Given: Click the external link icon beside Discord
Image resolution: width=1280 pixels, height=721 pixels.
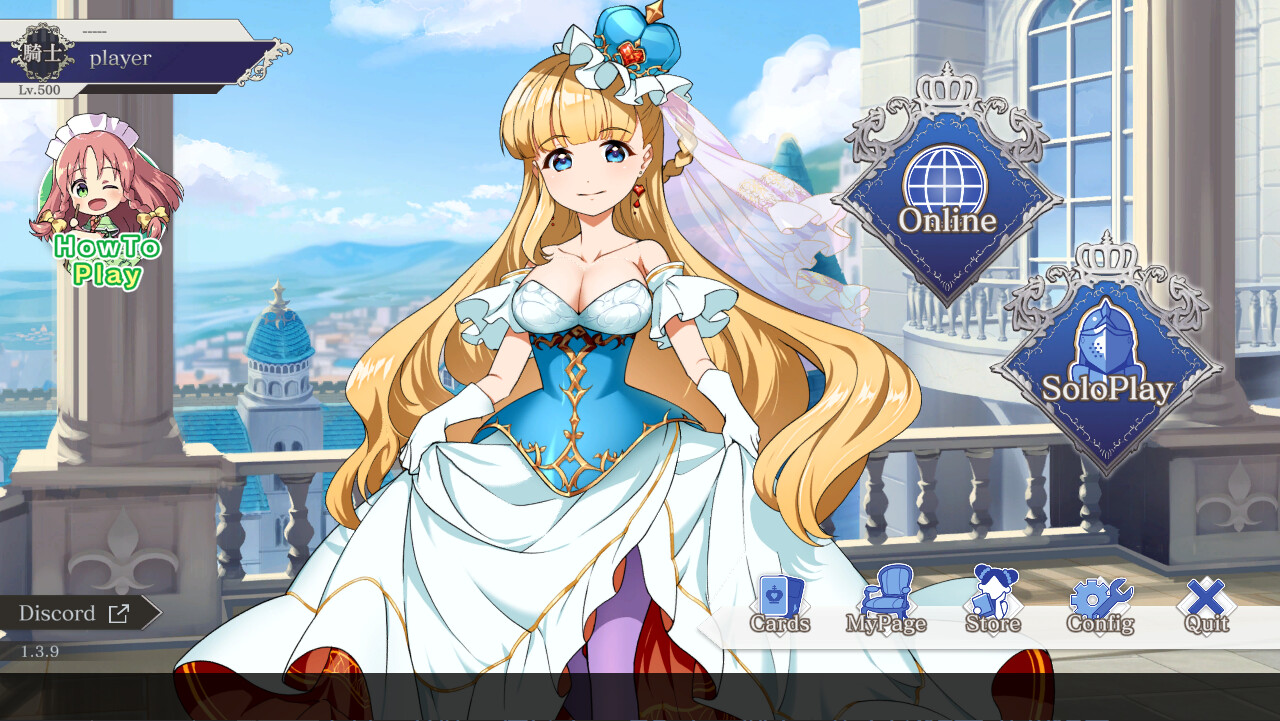Looking at the screenshot, I should (120, 613).
